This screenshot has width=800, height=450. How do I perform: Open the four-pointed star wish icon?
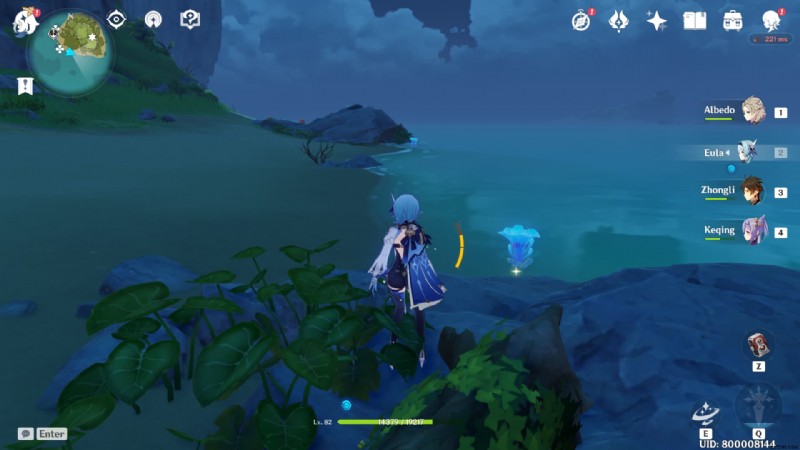tap(657, 20)
